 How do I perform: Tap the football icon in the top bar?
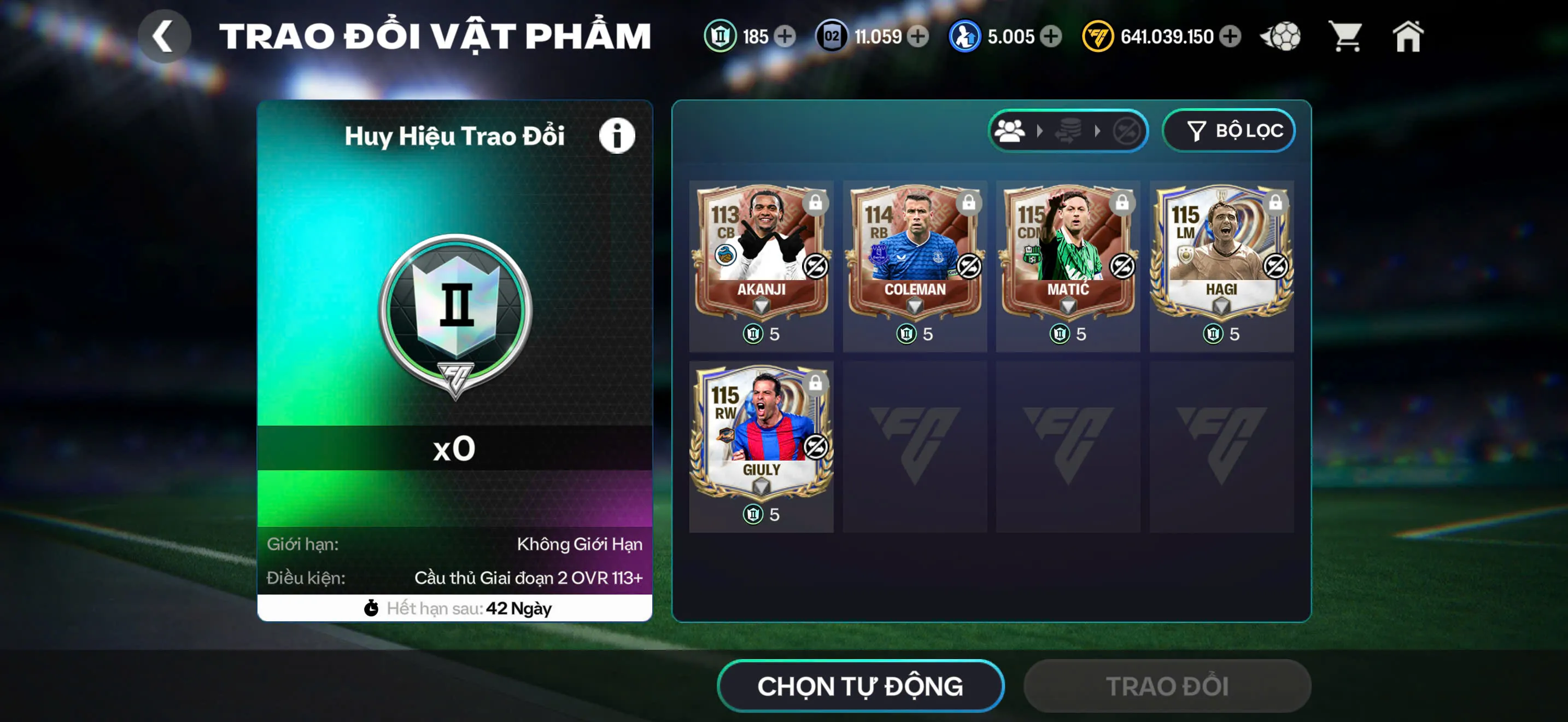click(x=1279, y=36)
